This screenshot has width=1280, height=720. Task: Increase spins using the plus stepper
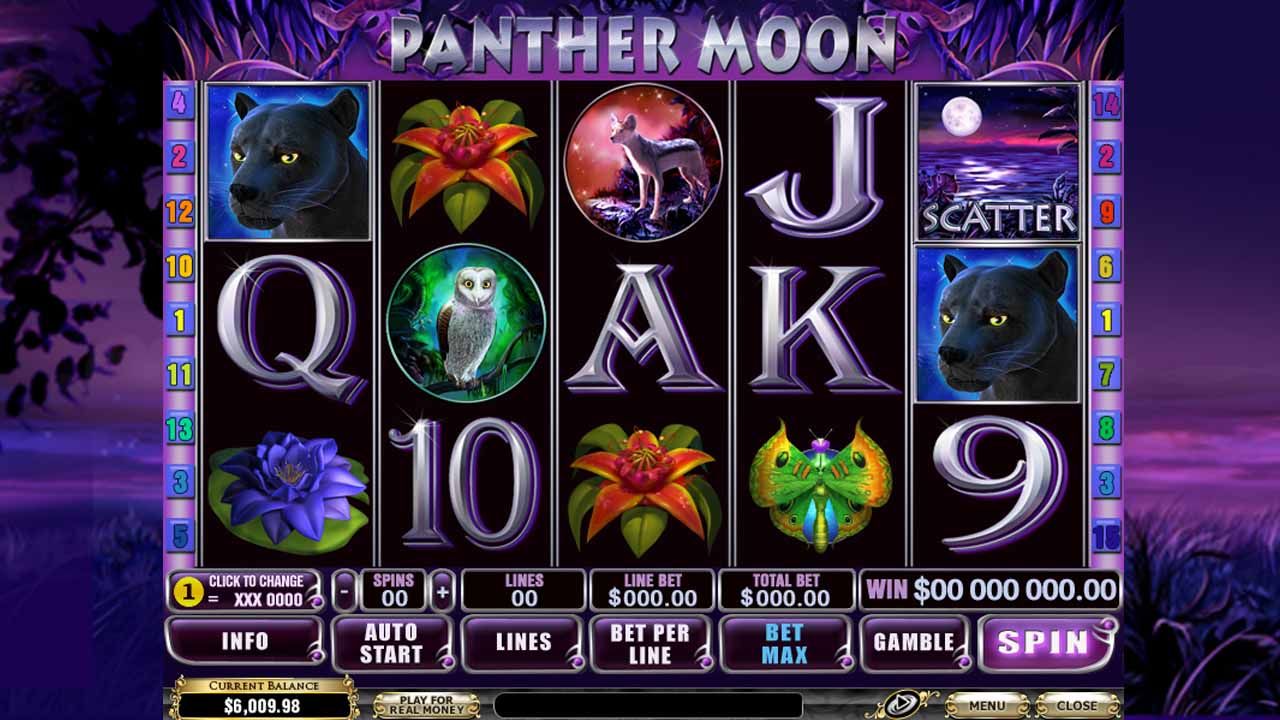point(441,589)
